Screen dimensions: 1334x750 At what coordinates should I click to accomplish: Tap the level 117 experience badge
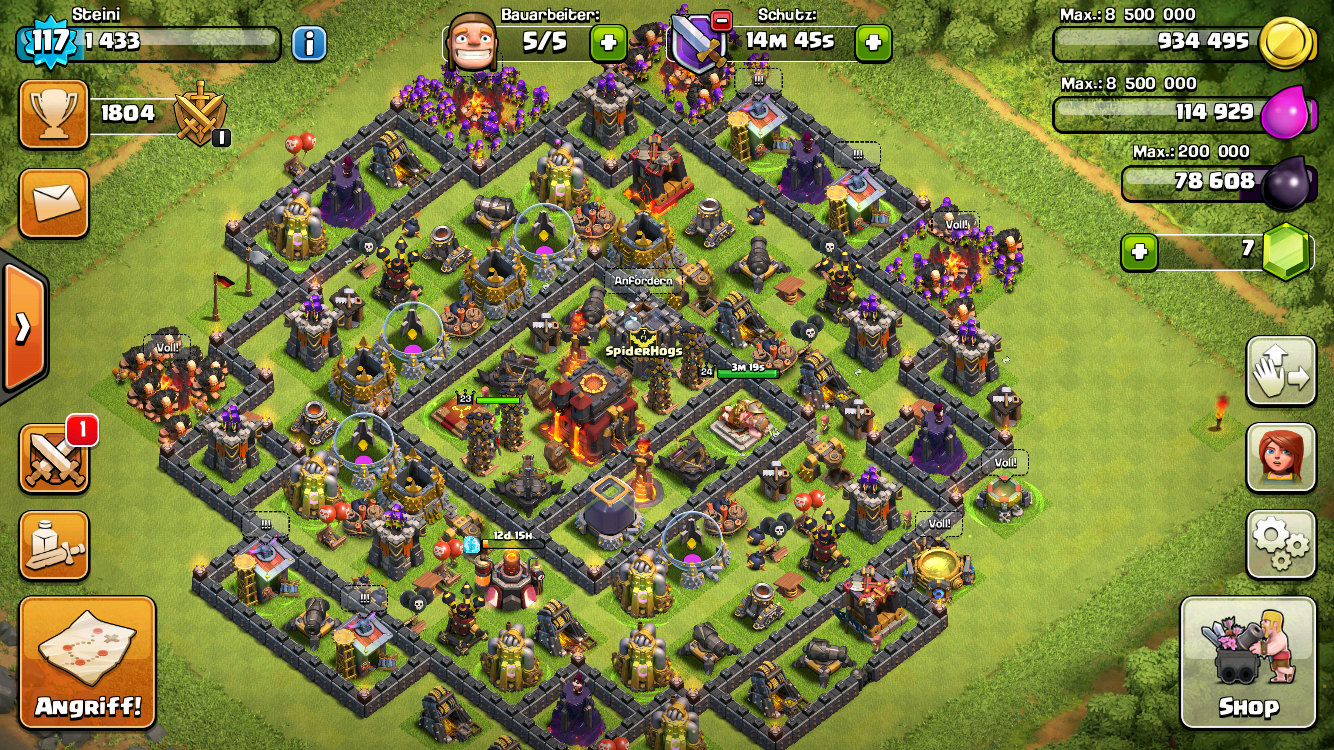coord(50,42)
